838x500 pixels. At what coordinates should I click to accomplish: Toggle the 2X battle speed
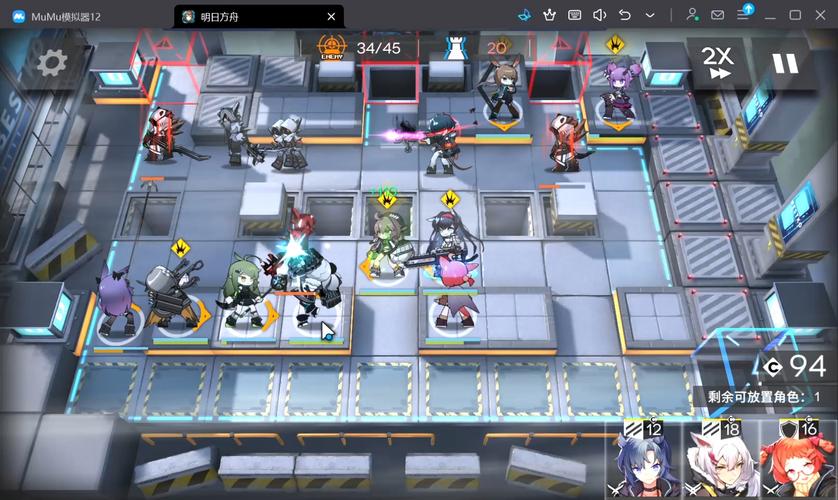click(716, 62)
